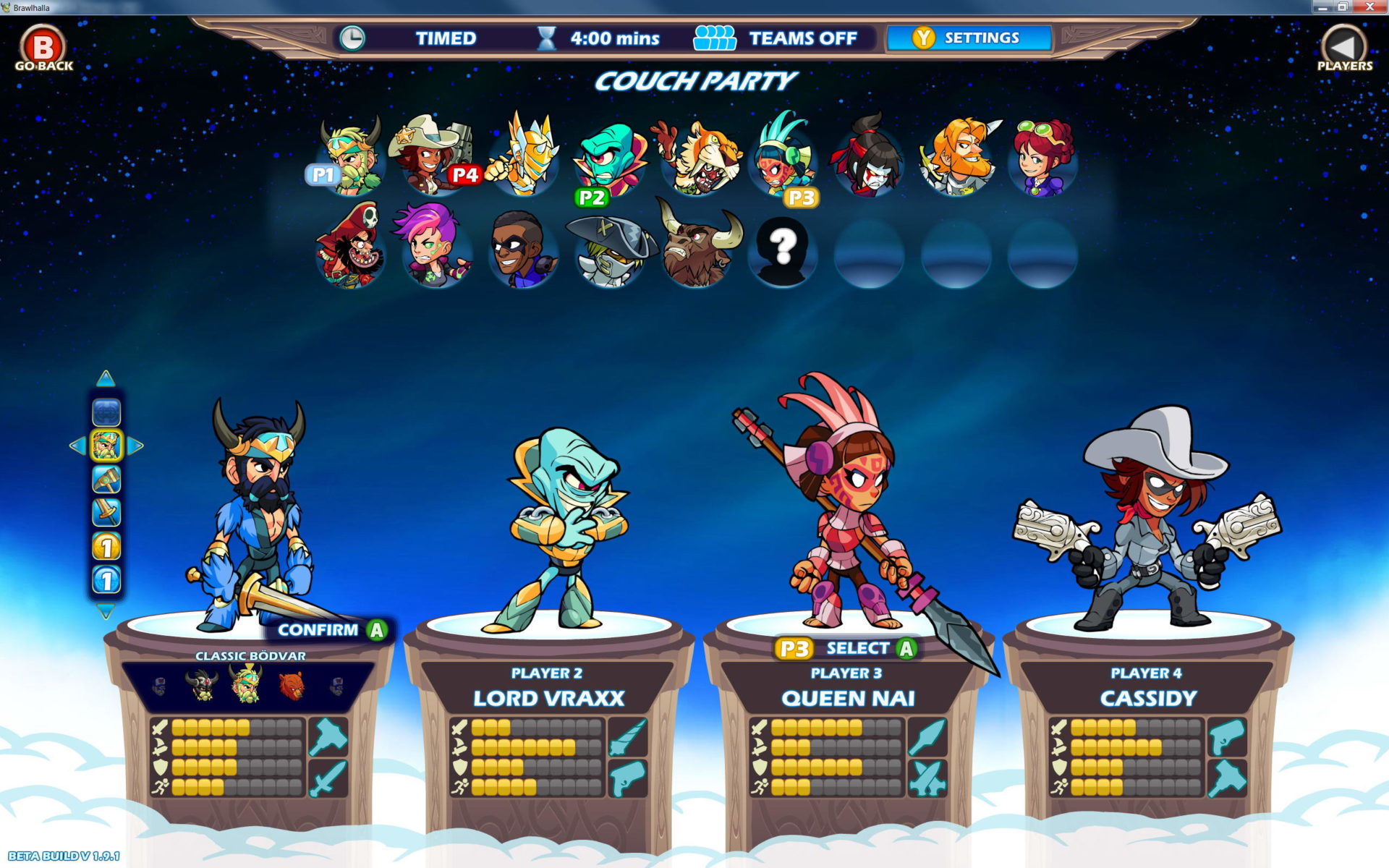This screenshot has width=1389, height=868.
Task: Open the SETTINGS menu
Action: point(969,38)
